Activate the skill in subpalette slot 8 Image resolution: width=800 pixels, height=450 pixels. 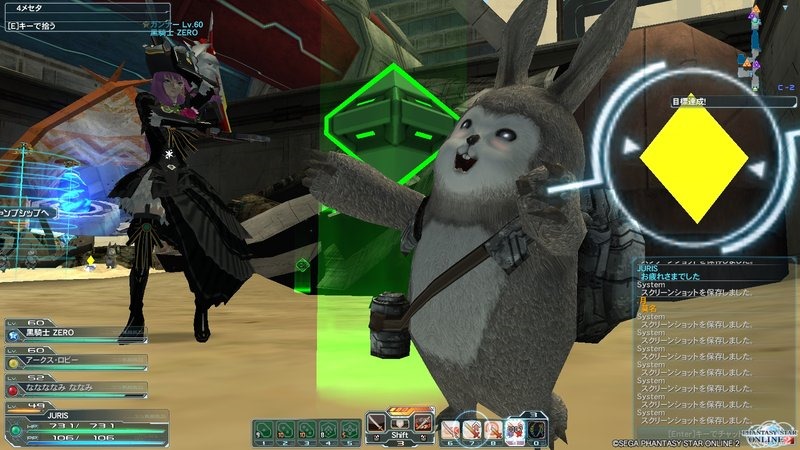coord(492,428)
